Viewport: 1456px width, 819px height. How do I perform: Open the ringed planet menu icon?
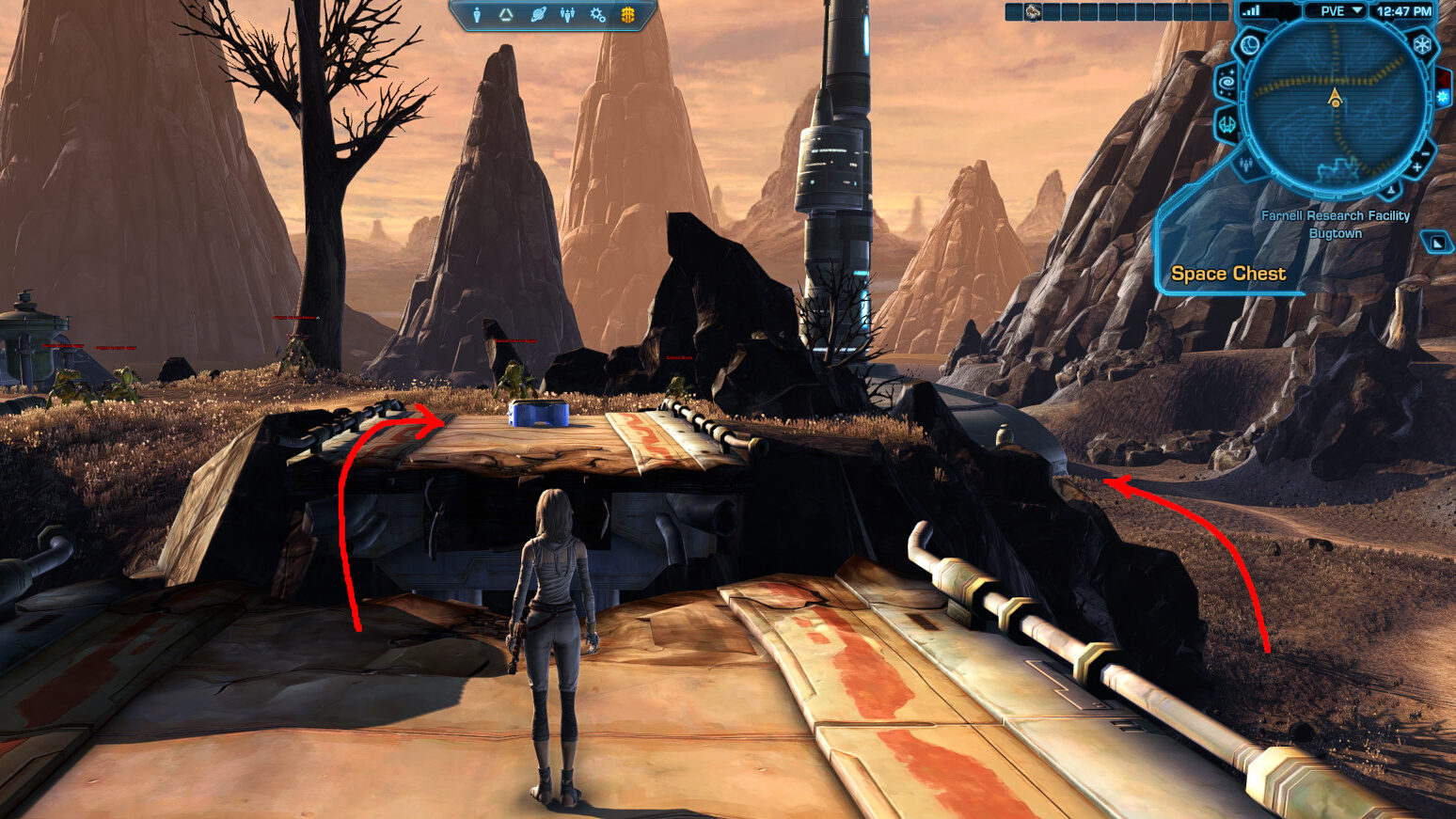pyautogui.click(x=537, y=14)
